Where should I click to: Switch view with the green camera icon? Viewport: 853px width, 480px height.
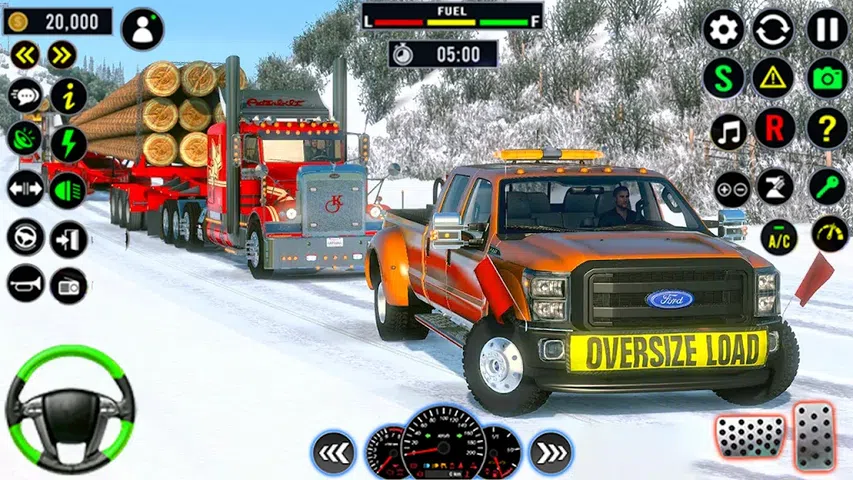tap(827, 77)
